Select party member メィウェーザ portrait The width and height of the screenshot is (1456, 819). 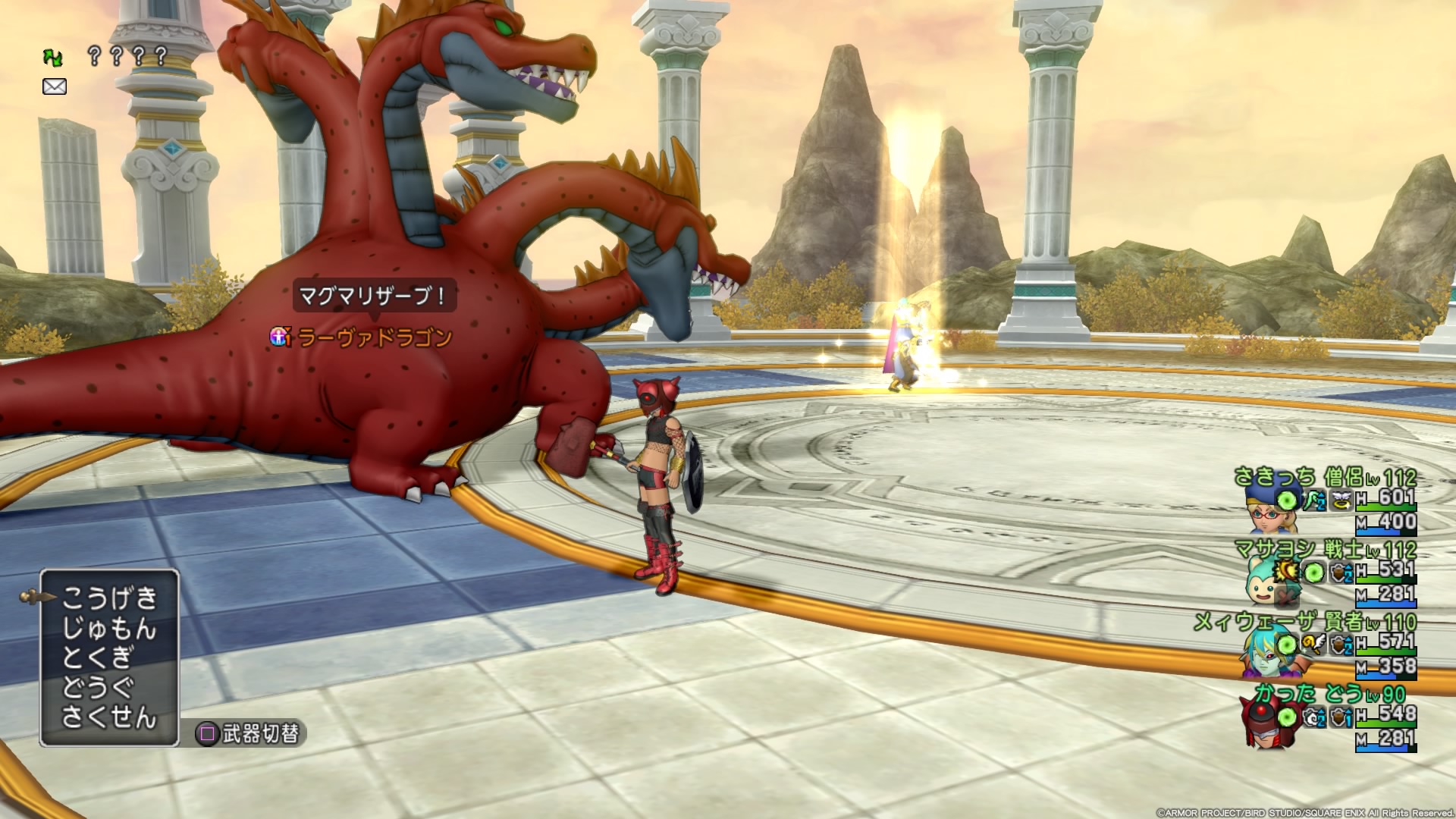pos(1265,654)
